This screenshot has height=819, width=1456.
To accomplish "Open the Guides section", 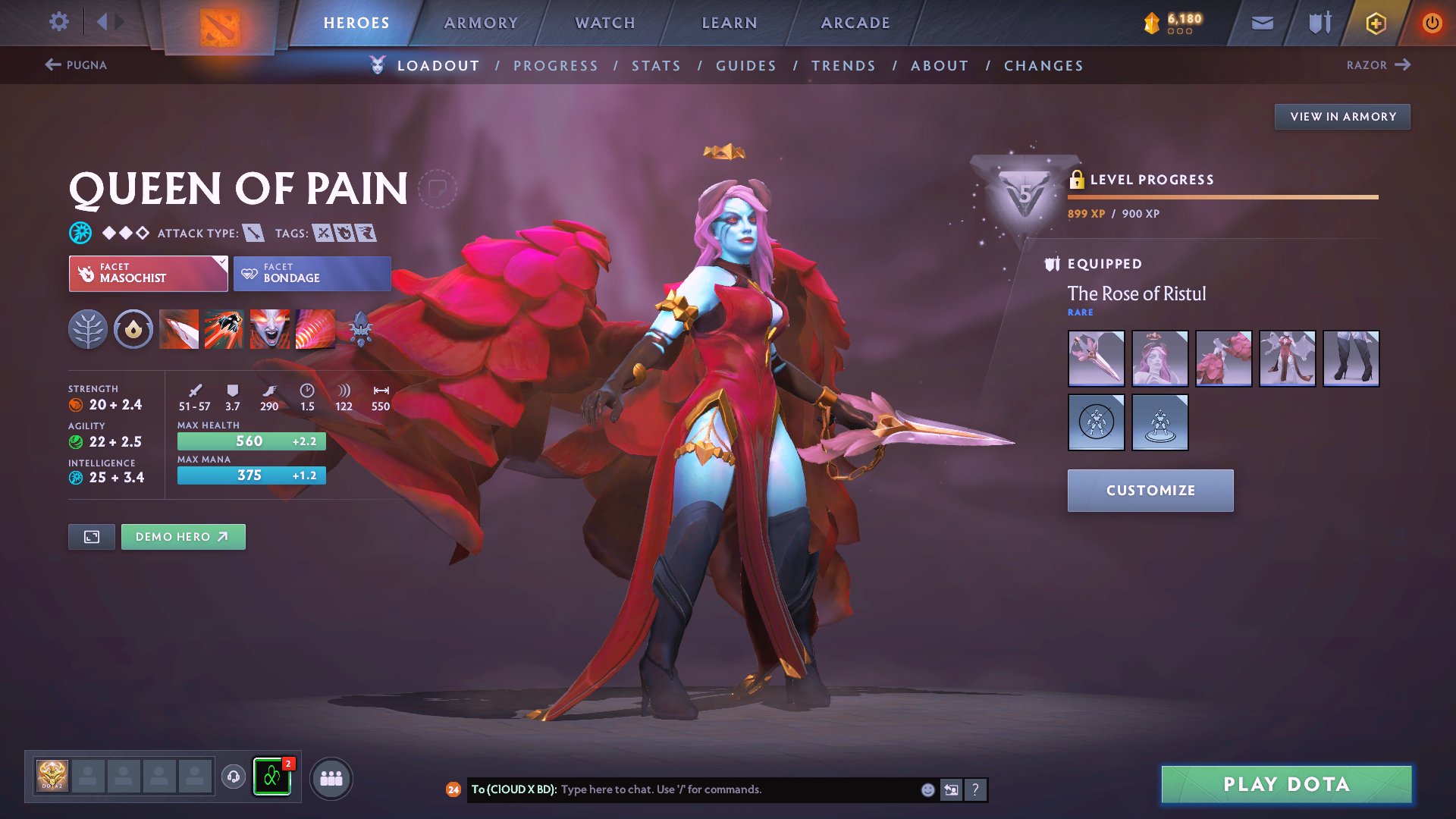I will tap(746, 66).
